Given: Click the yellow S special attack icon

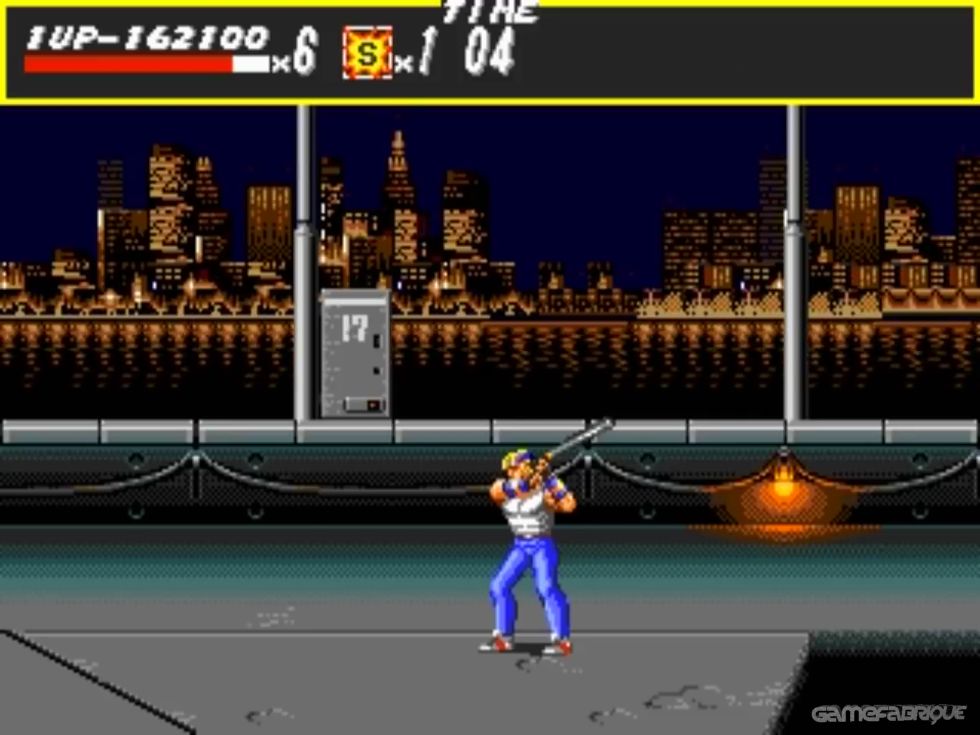Looking at the screenshot, I should tap(367, 54).
